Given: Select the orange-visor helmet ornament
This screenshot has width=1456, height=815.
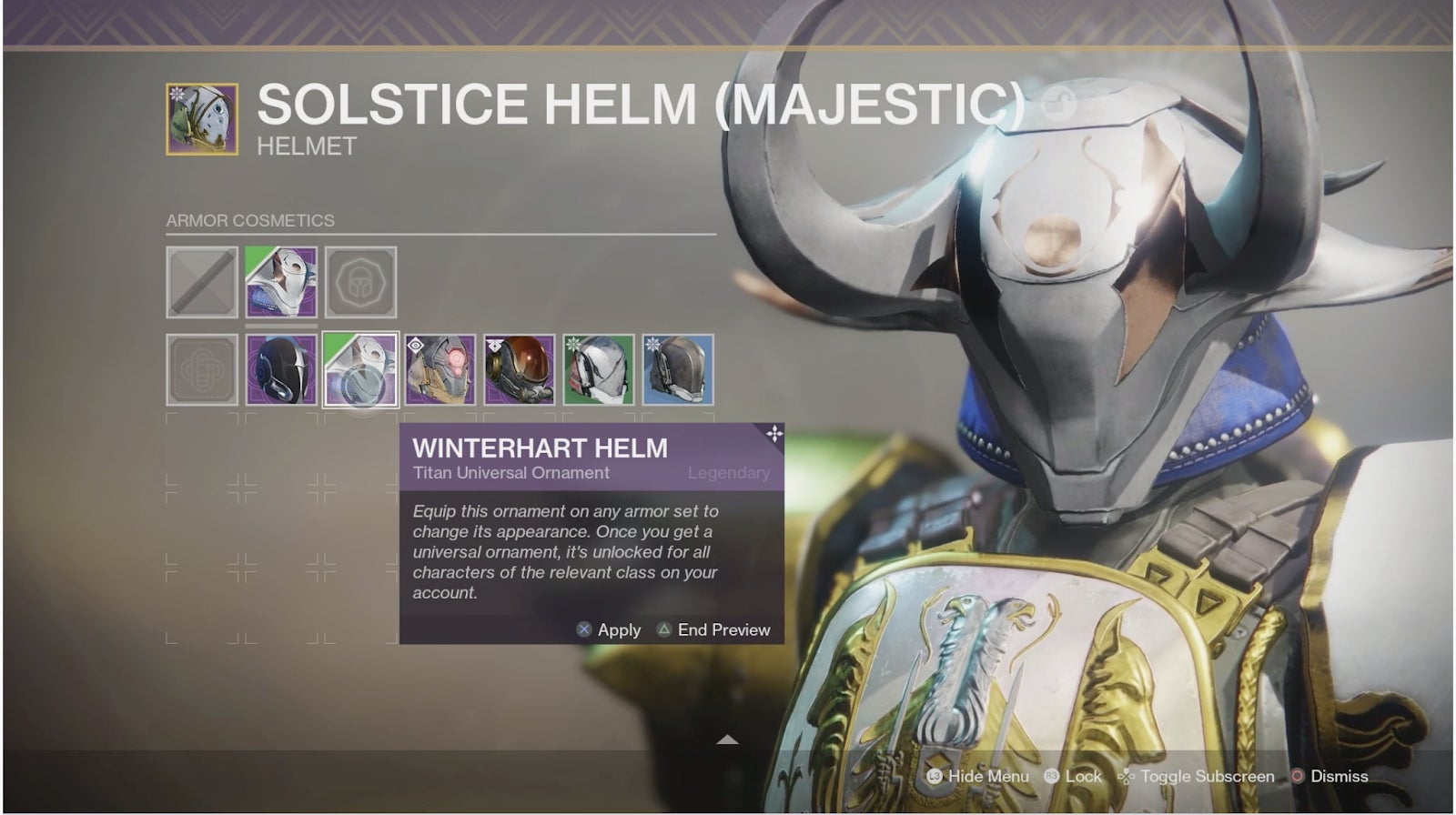Looking at the screenshot, I should click(x=519, y=369).
